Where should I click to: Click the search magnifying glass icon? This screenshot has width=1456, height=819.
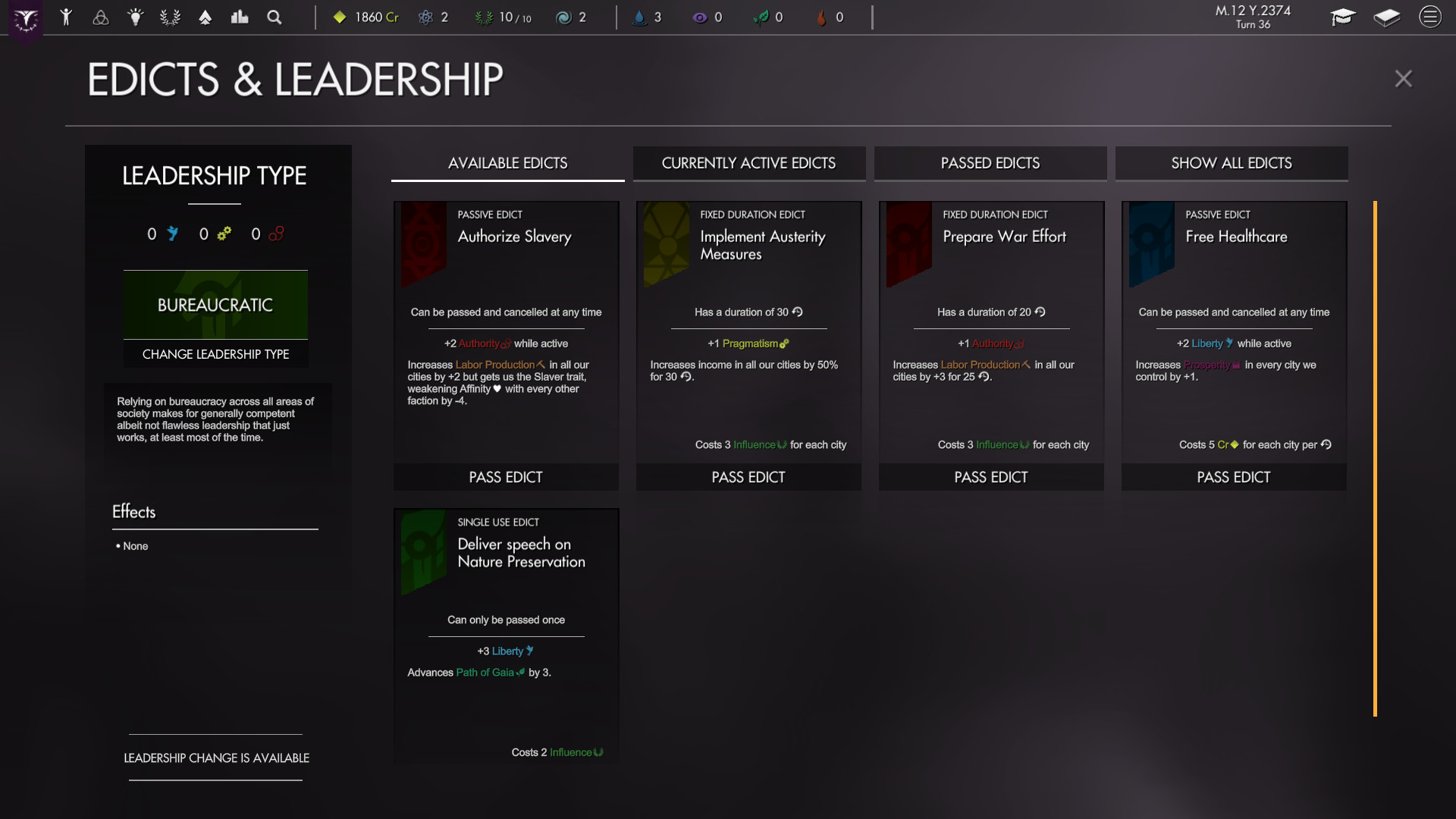point(275,17)
